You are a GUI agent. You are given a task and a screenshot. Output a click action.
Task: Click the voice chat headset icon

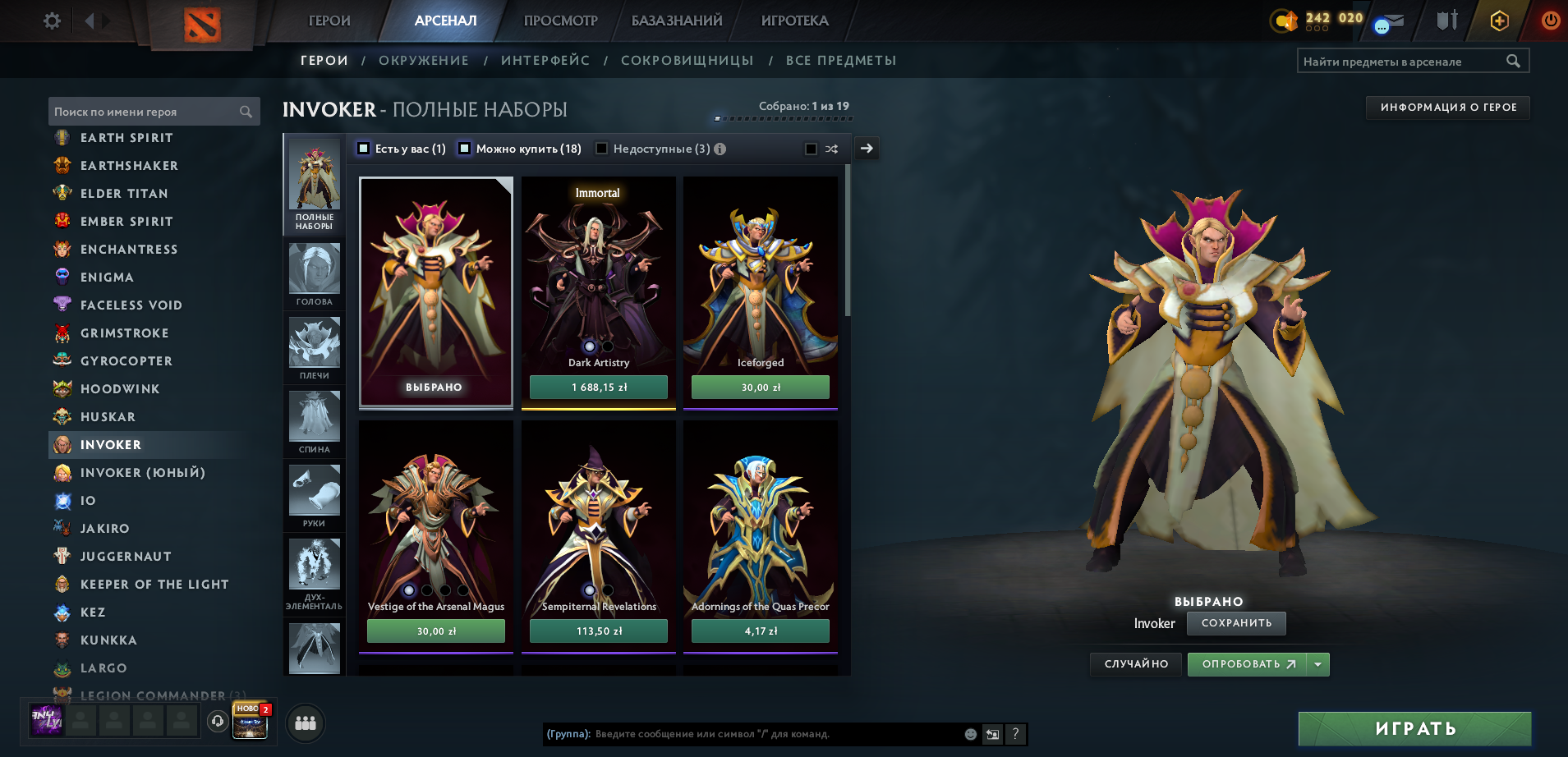coord(218,723)
